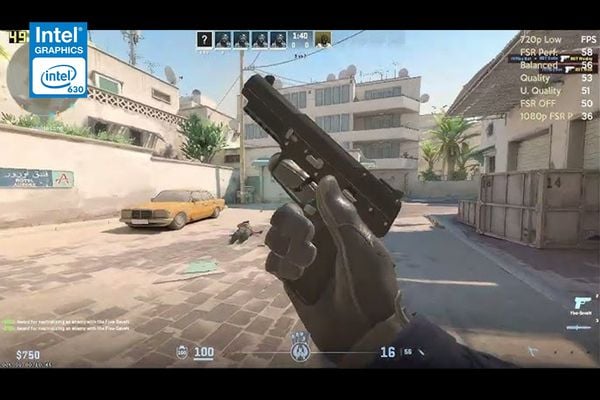The width and height of the screenshot is (600, 400).
Task: Click the Intel Graphics 630 overlay badge
Action: pos(58,60)
